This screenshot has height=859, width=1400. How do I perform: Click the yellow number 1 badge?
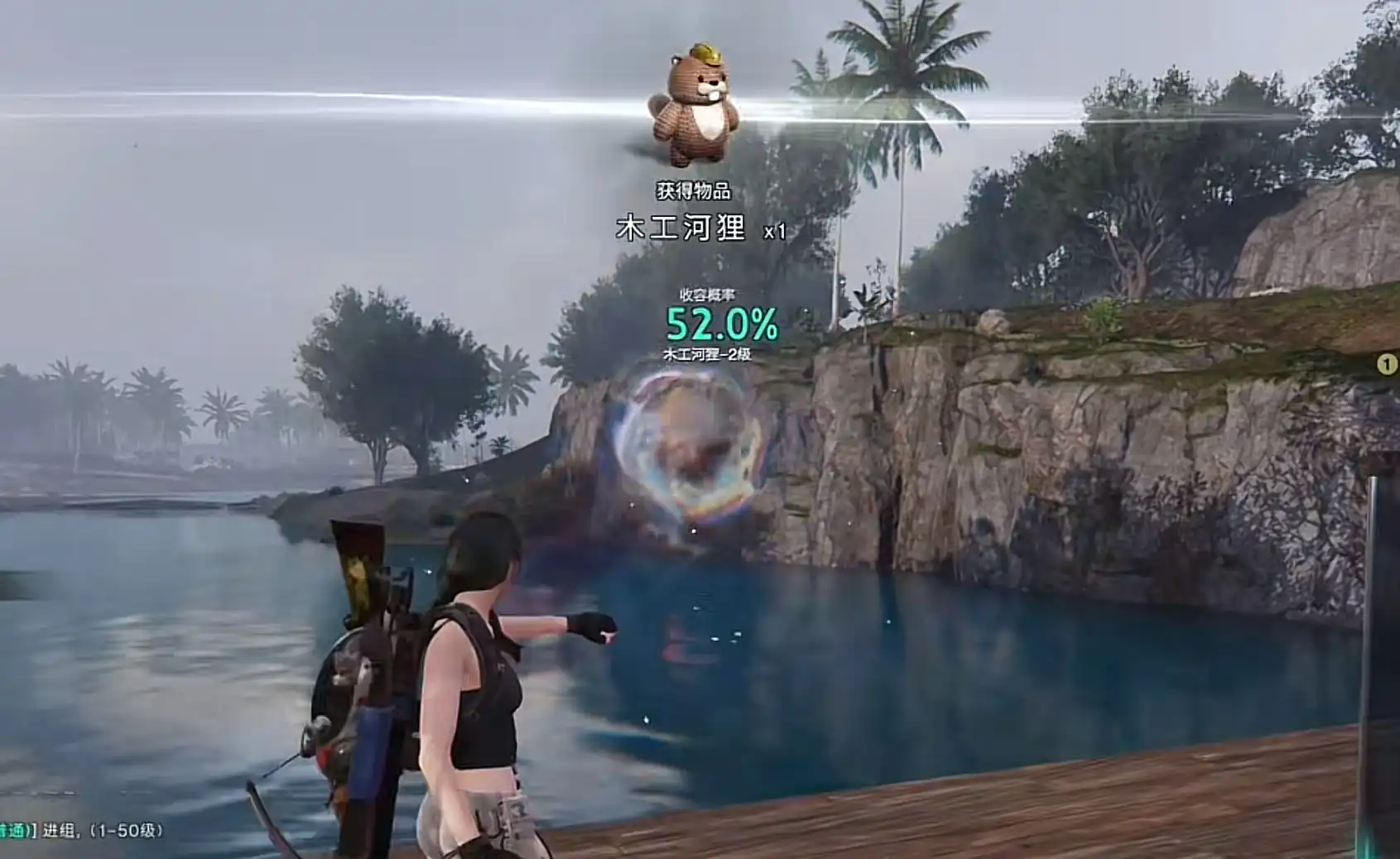click(x=1387, y=364)
